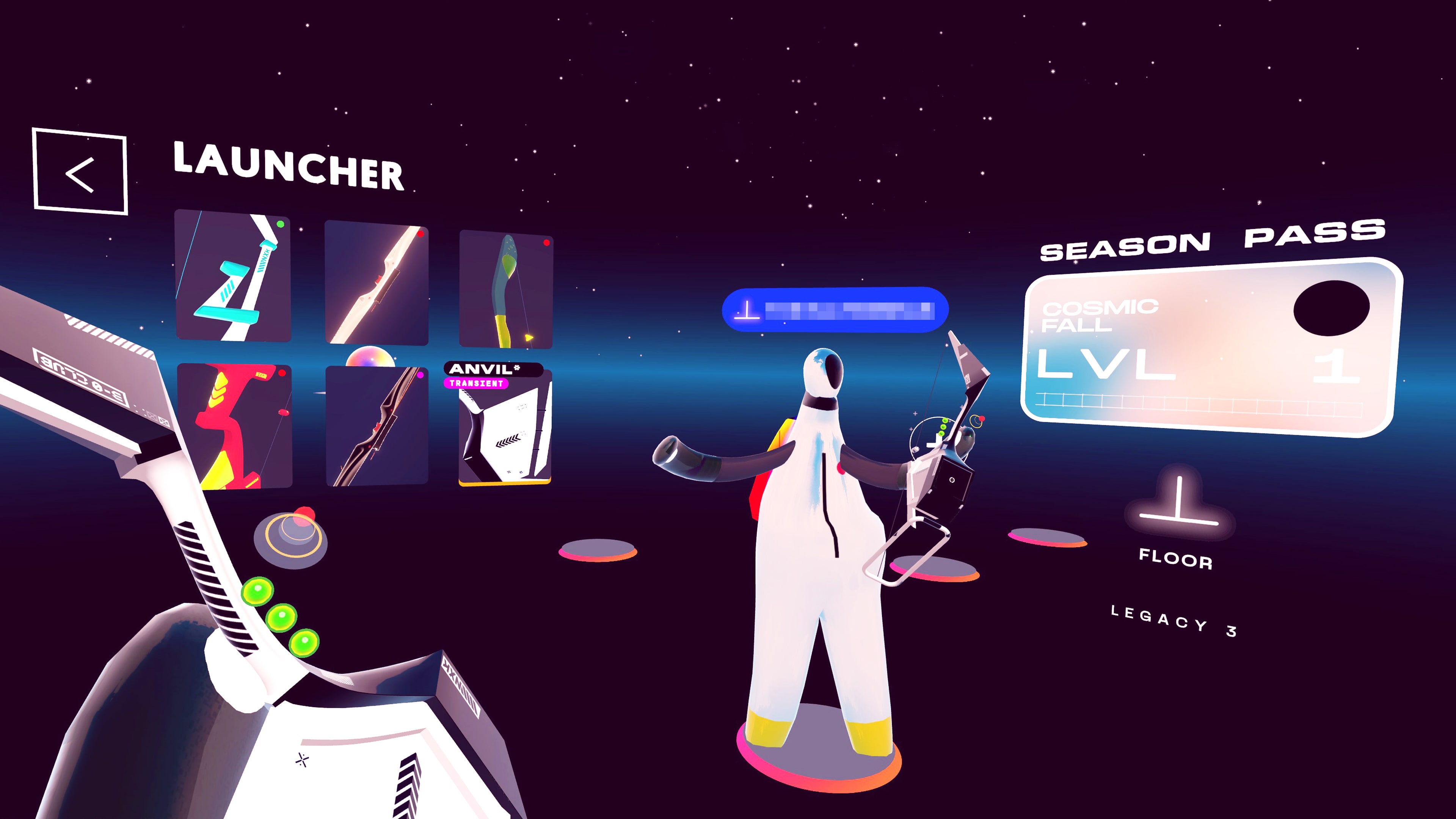Toggle the green status dot on the blue bow tile

point(280,225)
